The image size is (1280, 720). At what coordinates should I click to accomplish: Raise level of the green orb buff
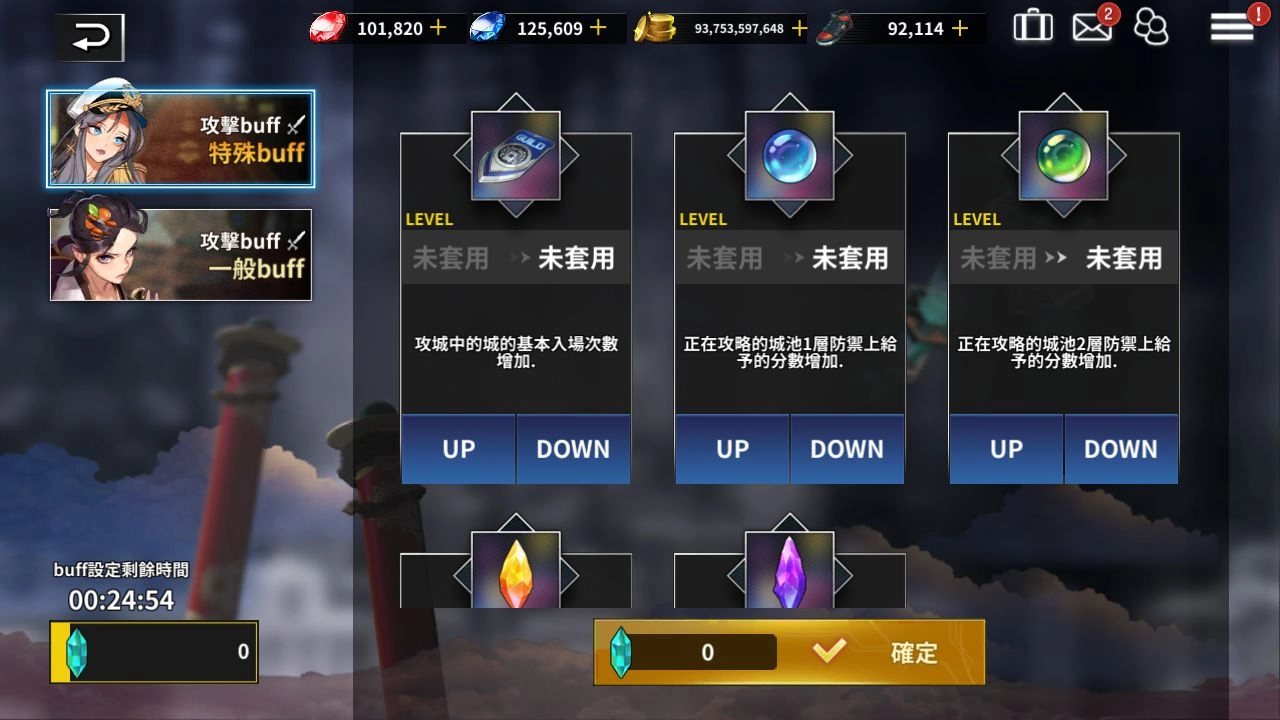pyautogui.click(x=1007, y=449)
